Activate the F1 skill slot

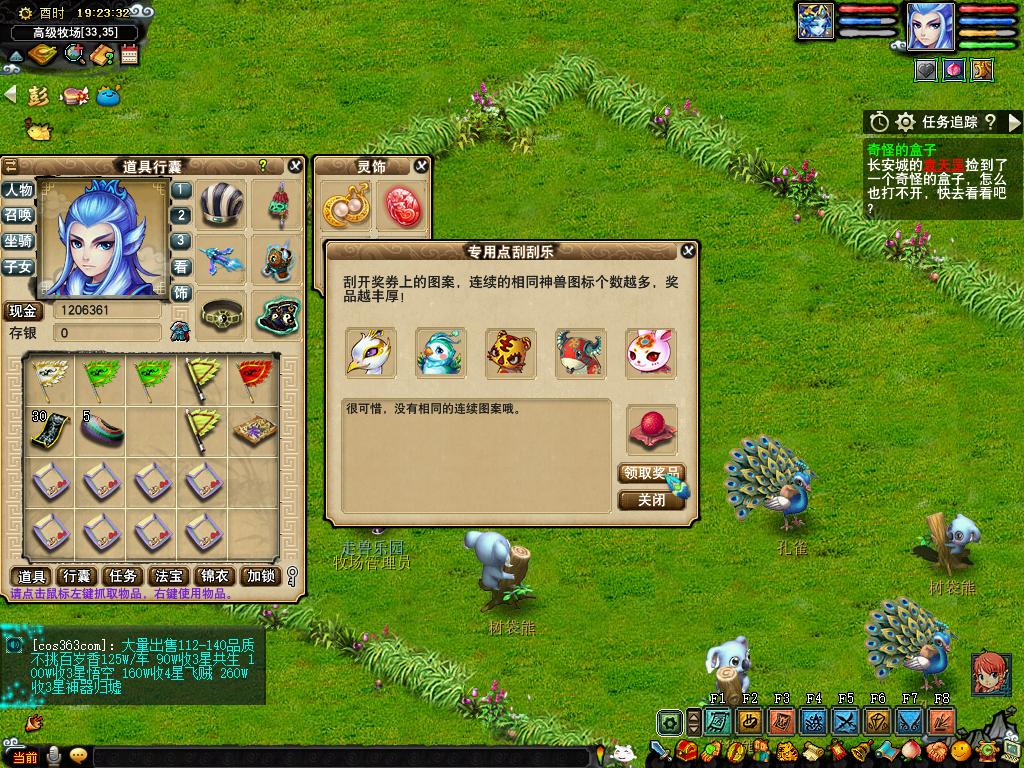pyautogui.click(x=717, y=721)
